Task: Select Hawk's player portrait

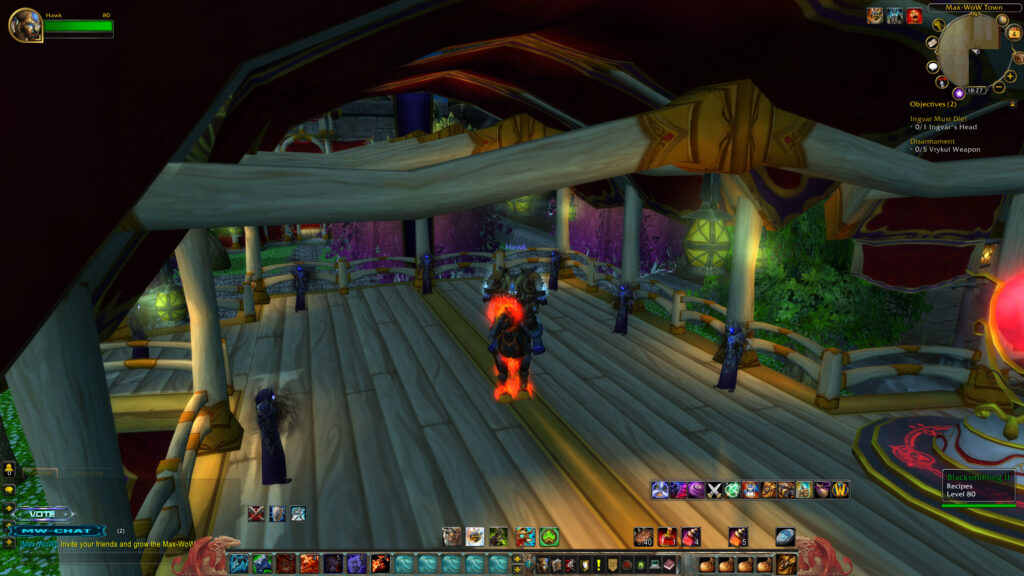Action: point(25,25)
